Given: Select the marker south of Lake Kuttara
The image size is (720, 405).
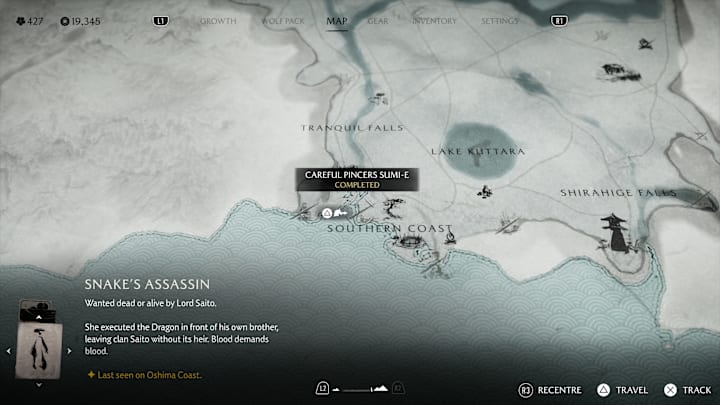Looking at the screenshot, I should (x=485, y=191).
